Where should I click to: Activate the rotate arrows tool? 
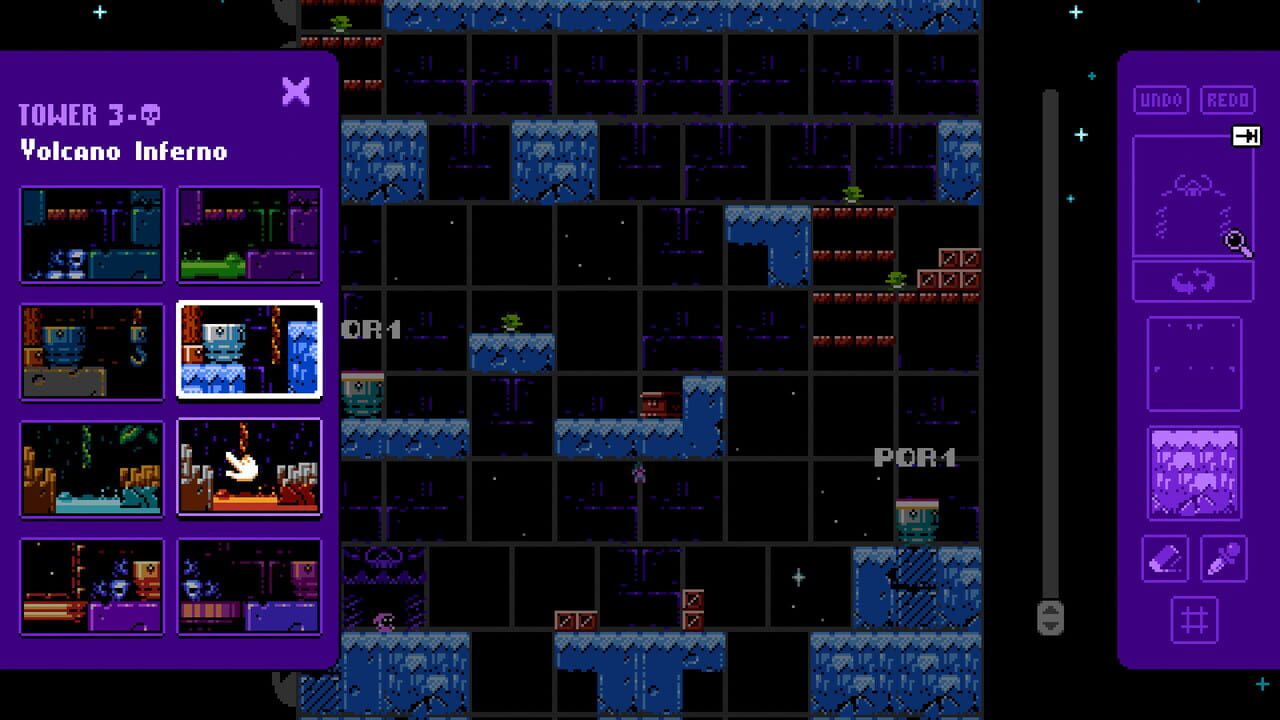click(x=1192, y=280)
